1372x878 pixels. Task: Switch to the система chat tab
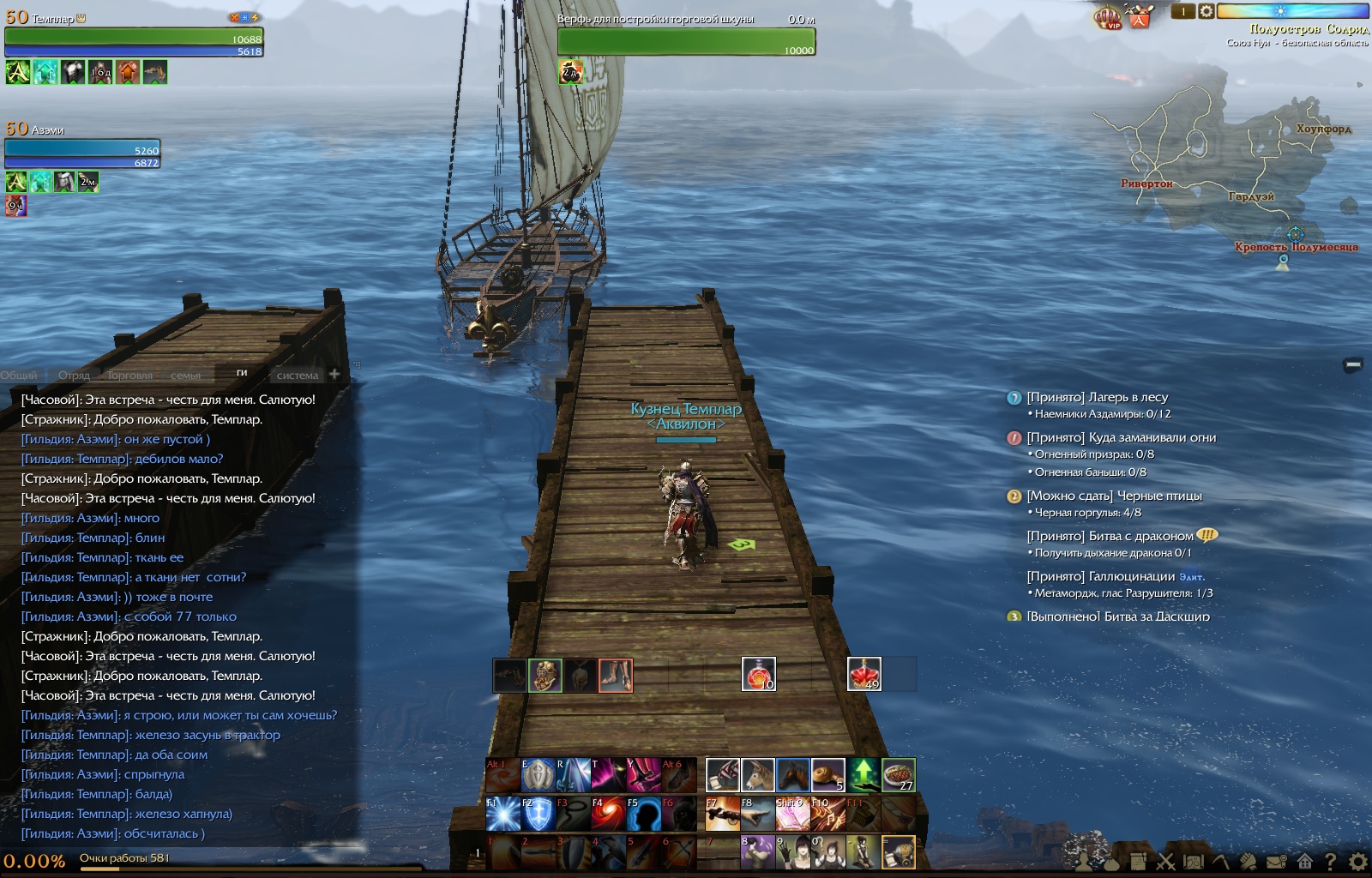(297, 376)
